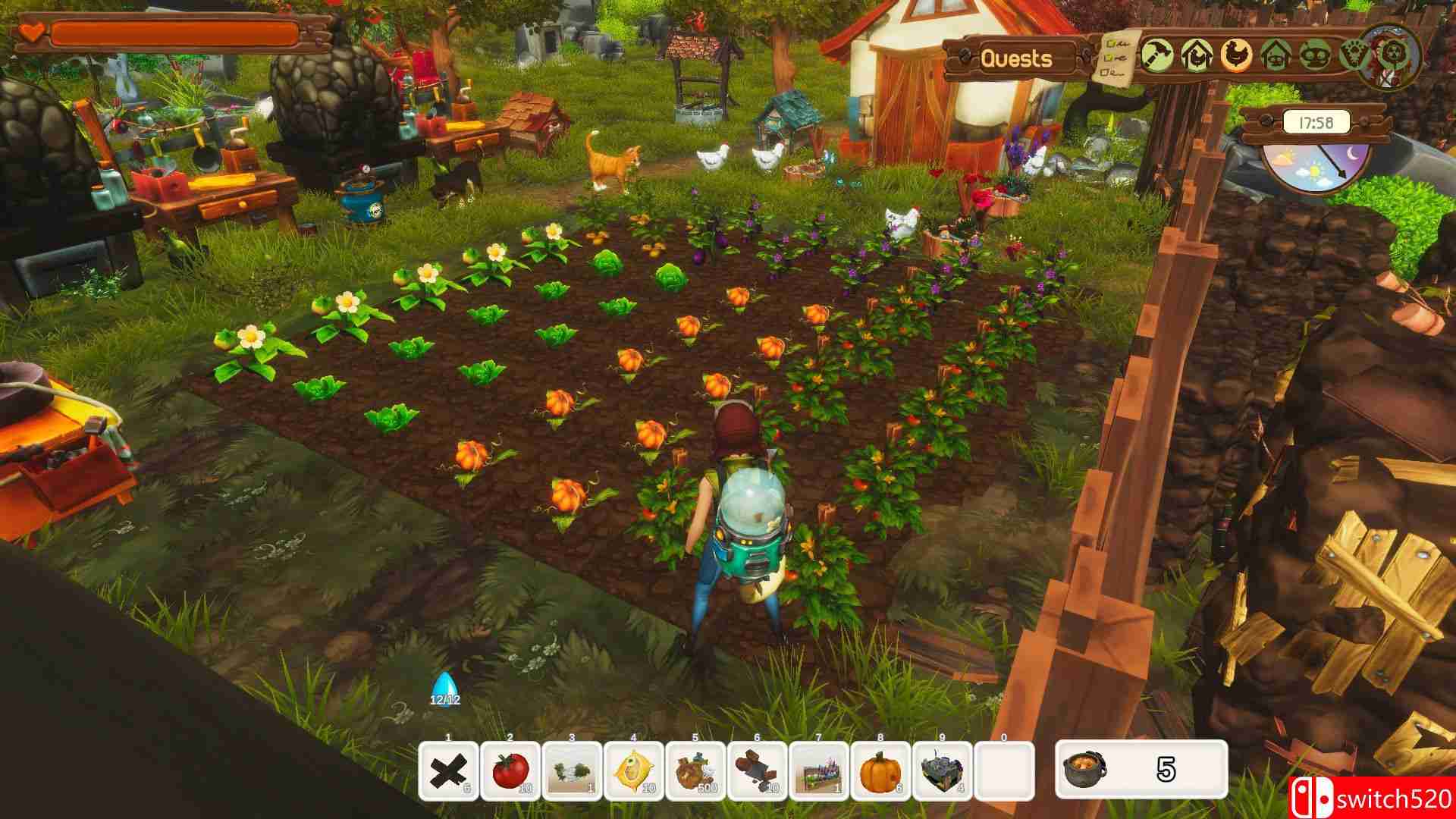Select the hammer build icon
The image size is (1456, 819).
coord(1157,54)
